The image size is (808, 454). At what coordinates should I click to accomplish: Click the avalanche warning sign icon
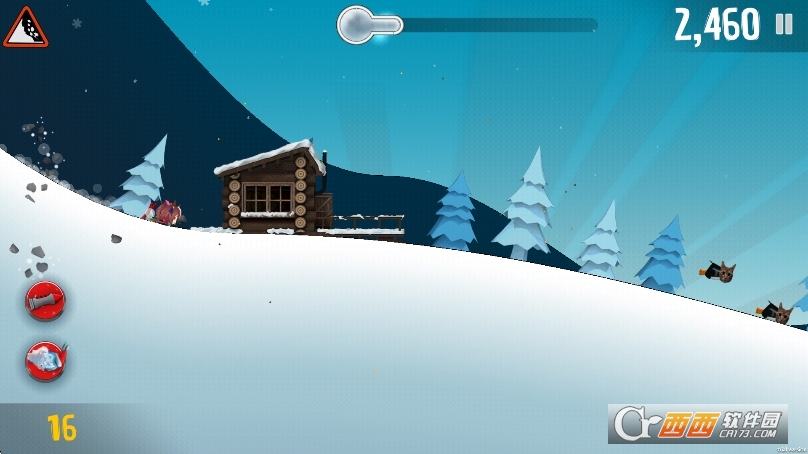click(x=25, y=28)
